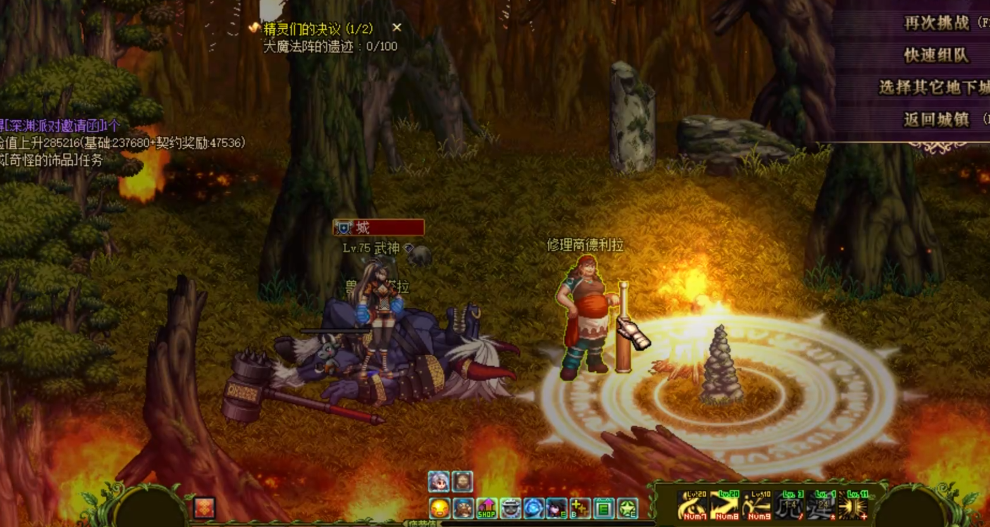Trigger the Num9 skill icon
Viewport: 990px width, 527px height.
click(x=759, y=506)
